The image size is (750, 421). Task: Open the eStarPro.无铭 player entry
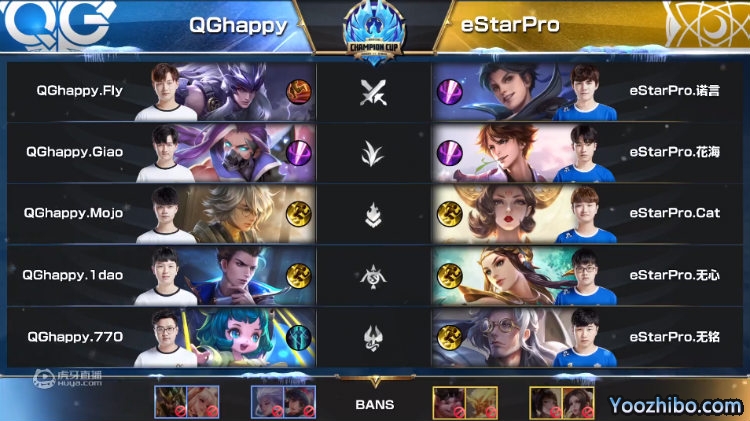click(590, 336)
